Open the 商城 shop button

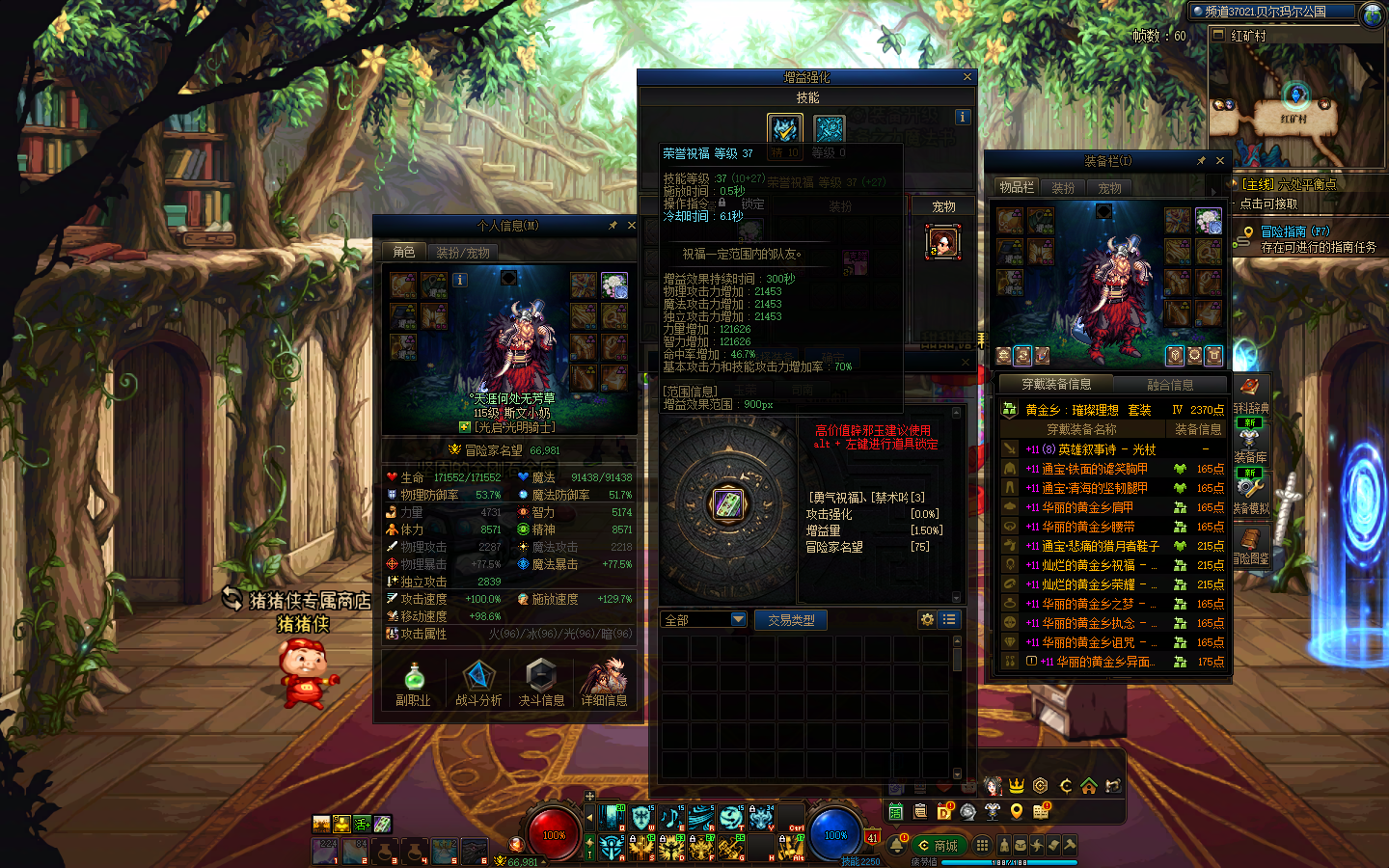pyautogui.click(x=938, y=846)
